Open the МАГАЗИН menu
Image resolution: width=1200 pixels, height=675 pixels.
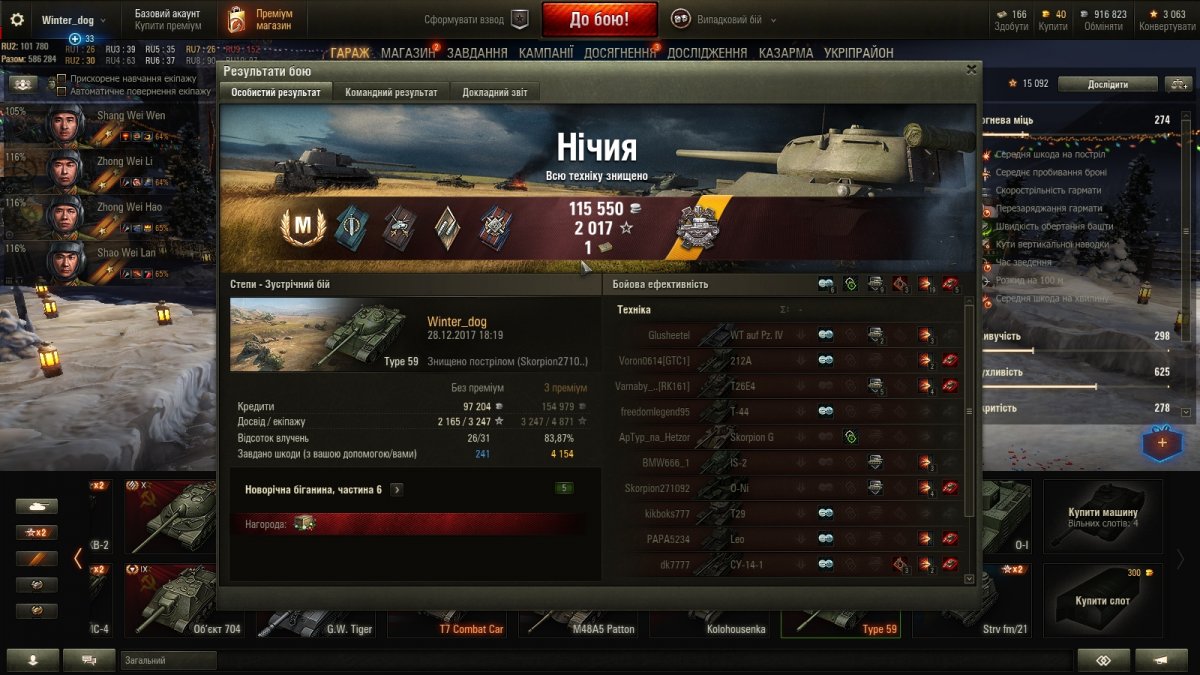click(408, 53)
